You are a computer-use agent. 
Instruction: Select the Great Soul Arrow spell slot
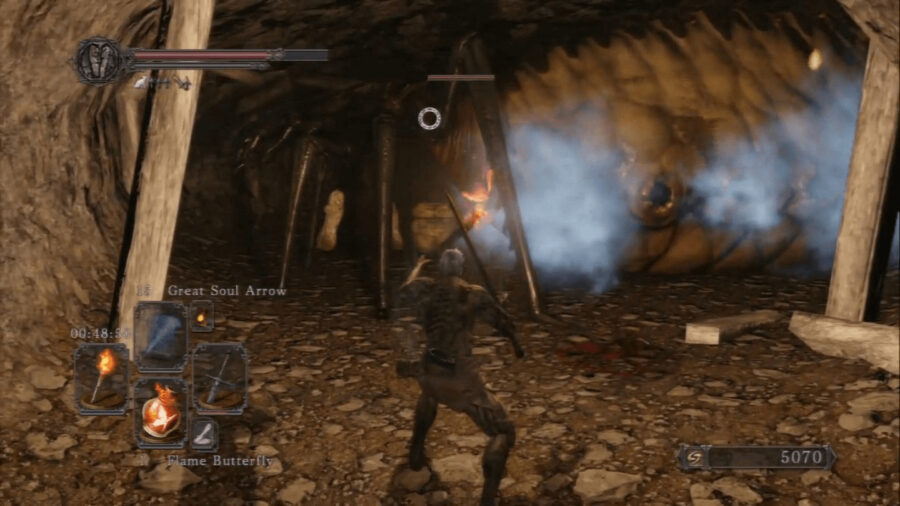(x=159, y=337)
